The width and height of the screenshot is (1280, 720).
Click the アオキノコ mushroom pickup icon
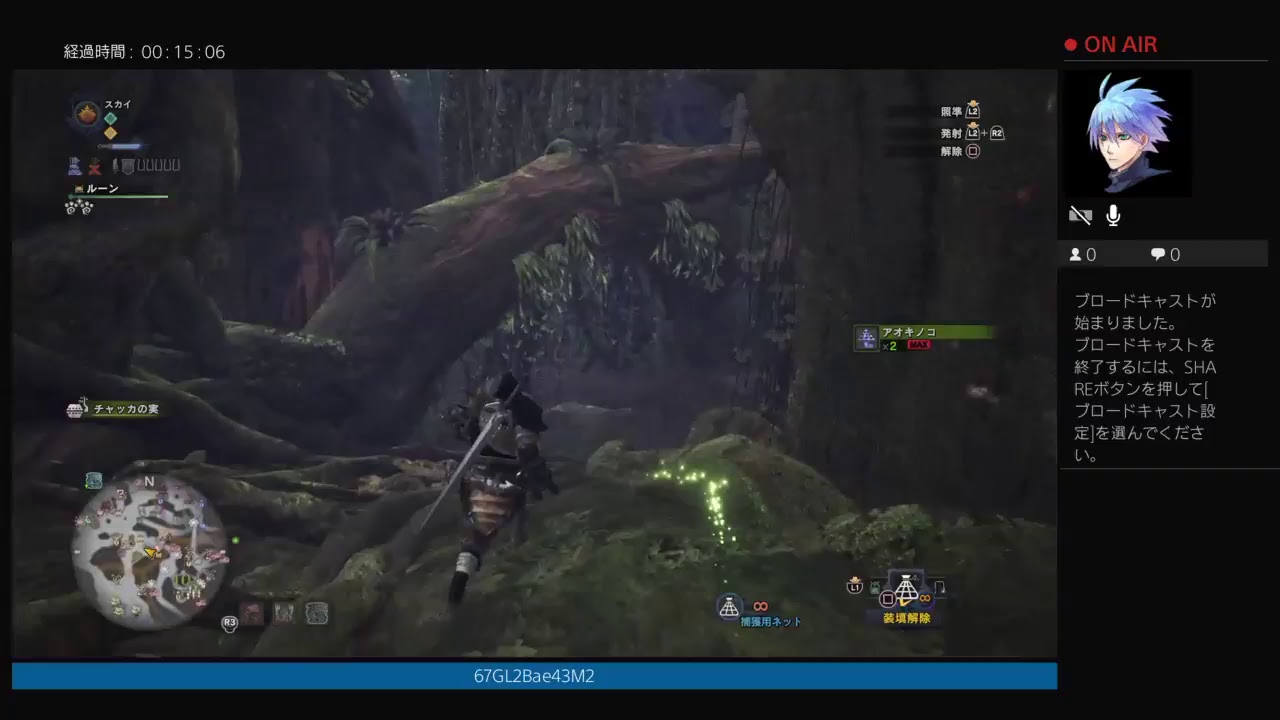pos(866,338)
